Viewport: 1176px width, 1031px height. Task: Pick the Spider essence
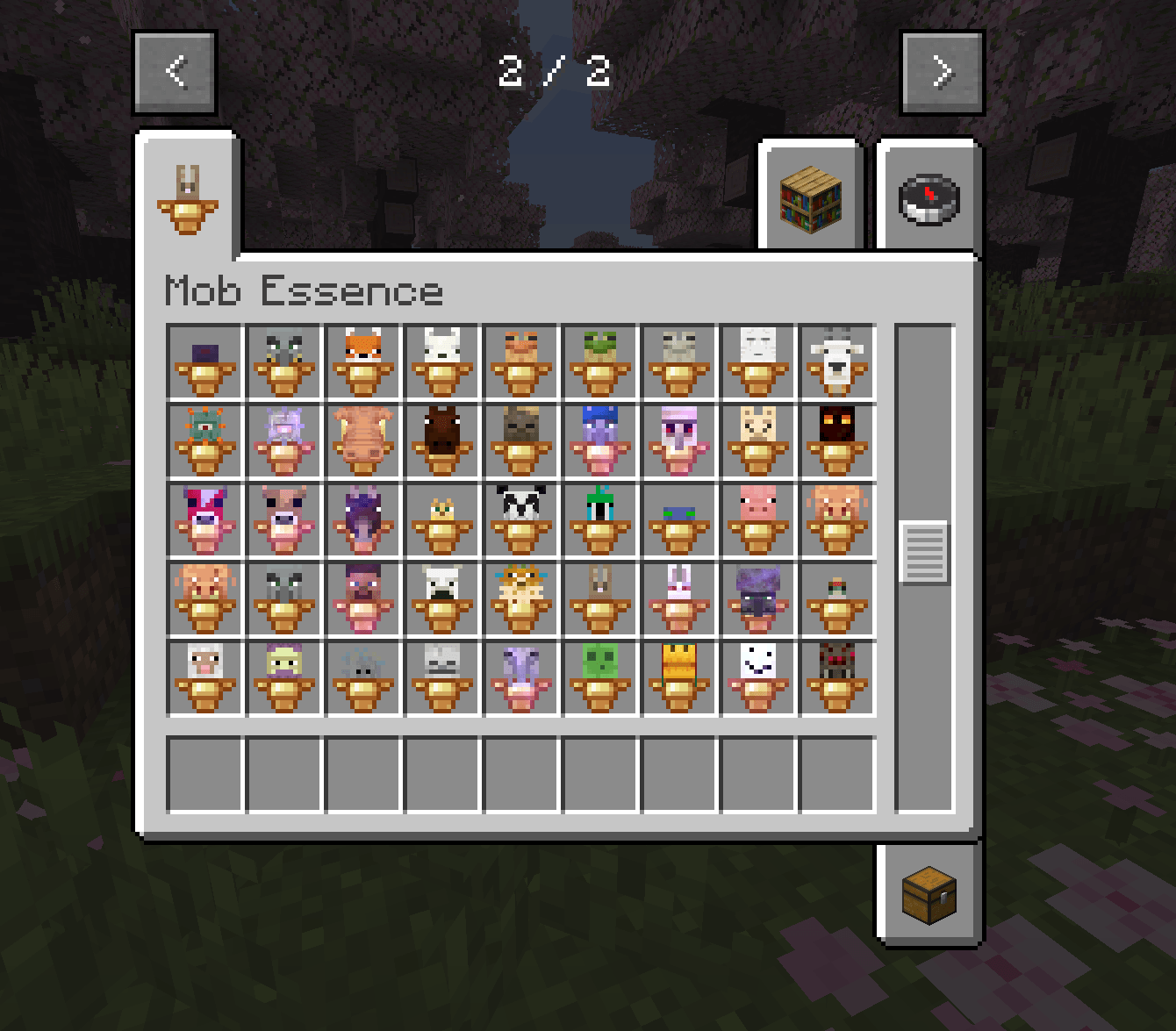click(x=836, y=676)
